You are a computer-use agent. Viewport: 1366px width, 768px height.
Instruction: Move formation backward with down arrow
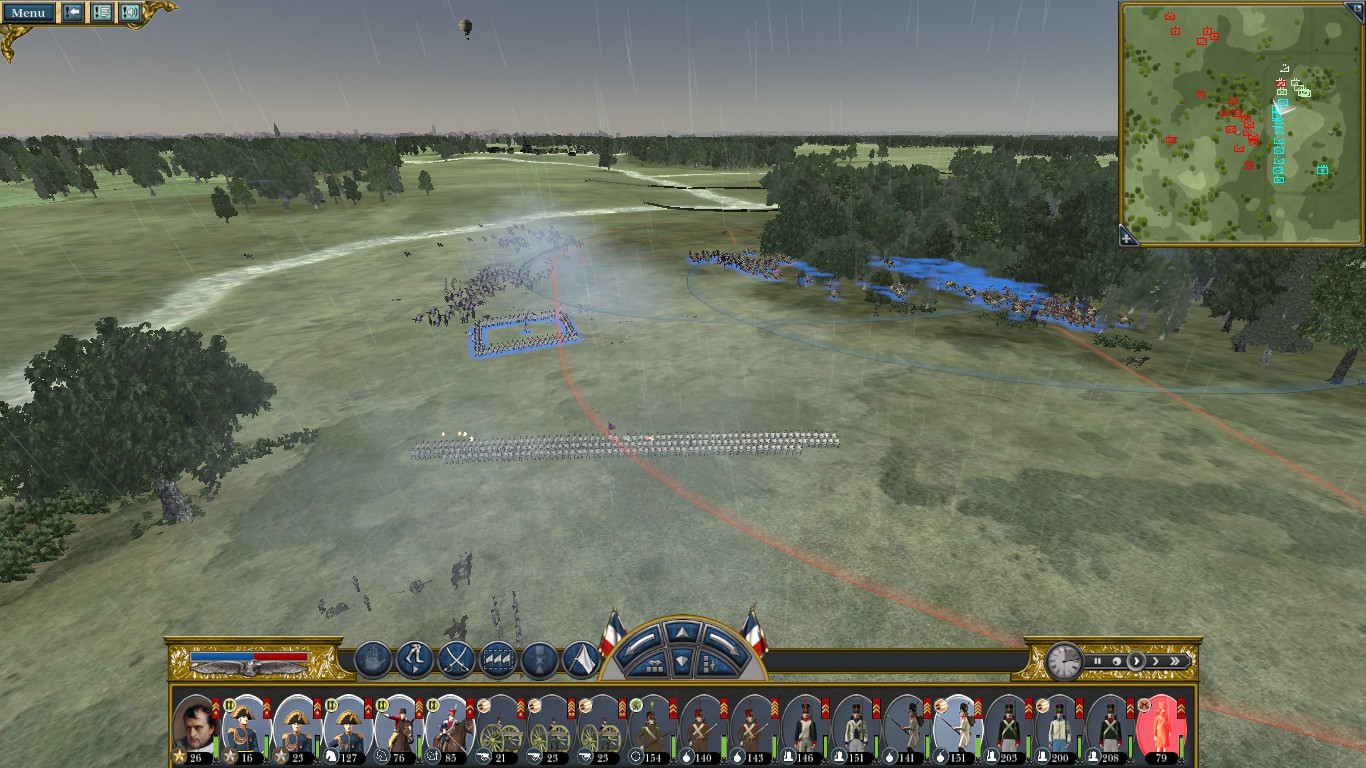coord(681,661)
